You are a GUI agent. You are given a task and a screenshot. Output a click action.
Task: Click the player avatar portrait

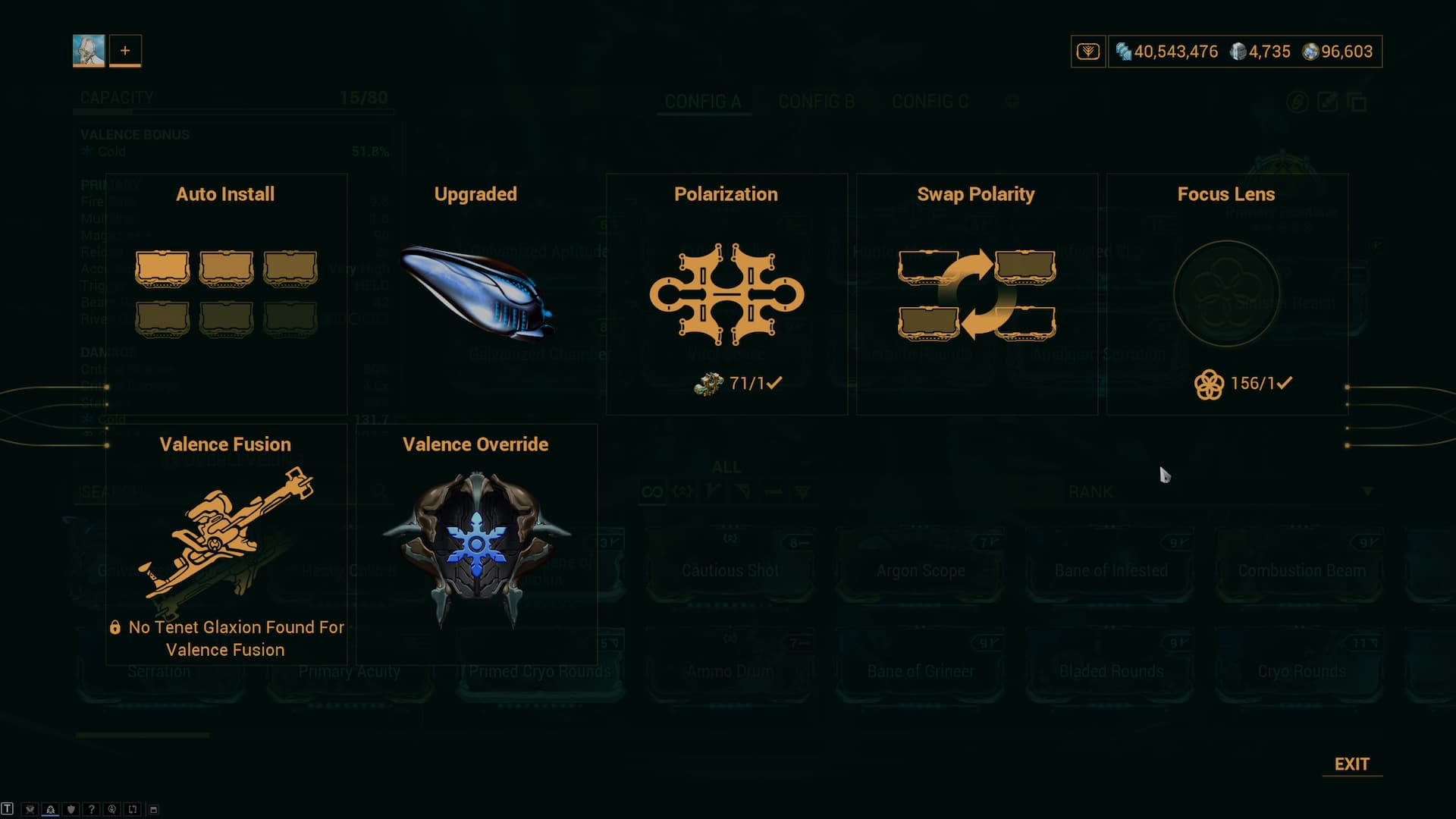[89, 51]
